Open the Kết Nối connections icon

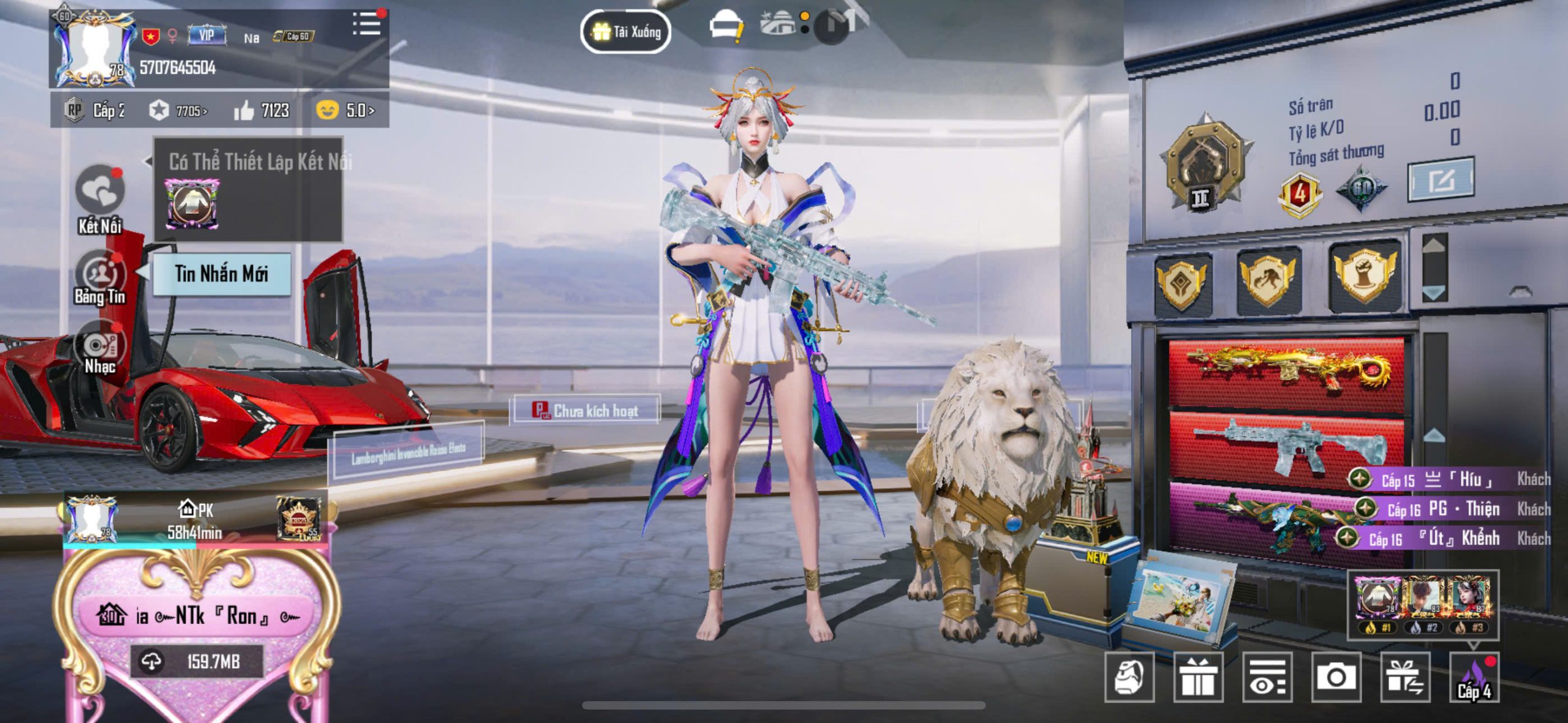100,191
